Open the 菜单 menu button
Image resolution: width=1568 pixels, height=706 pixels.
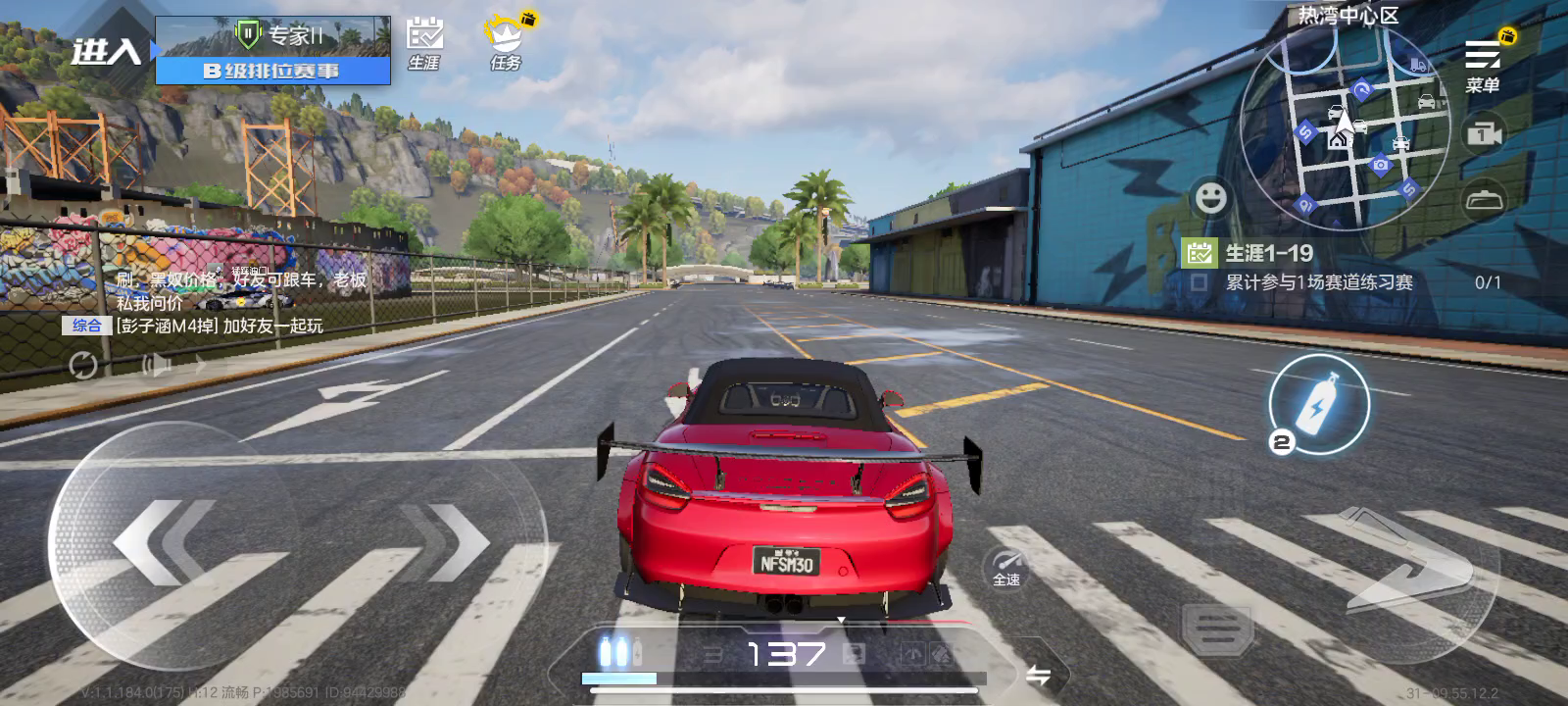[1483, 64]
